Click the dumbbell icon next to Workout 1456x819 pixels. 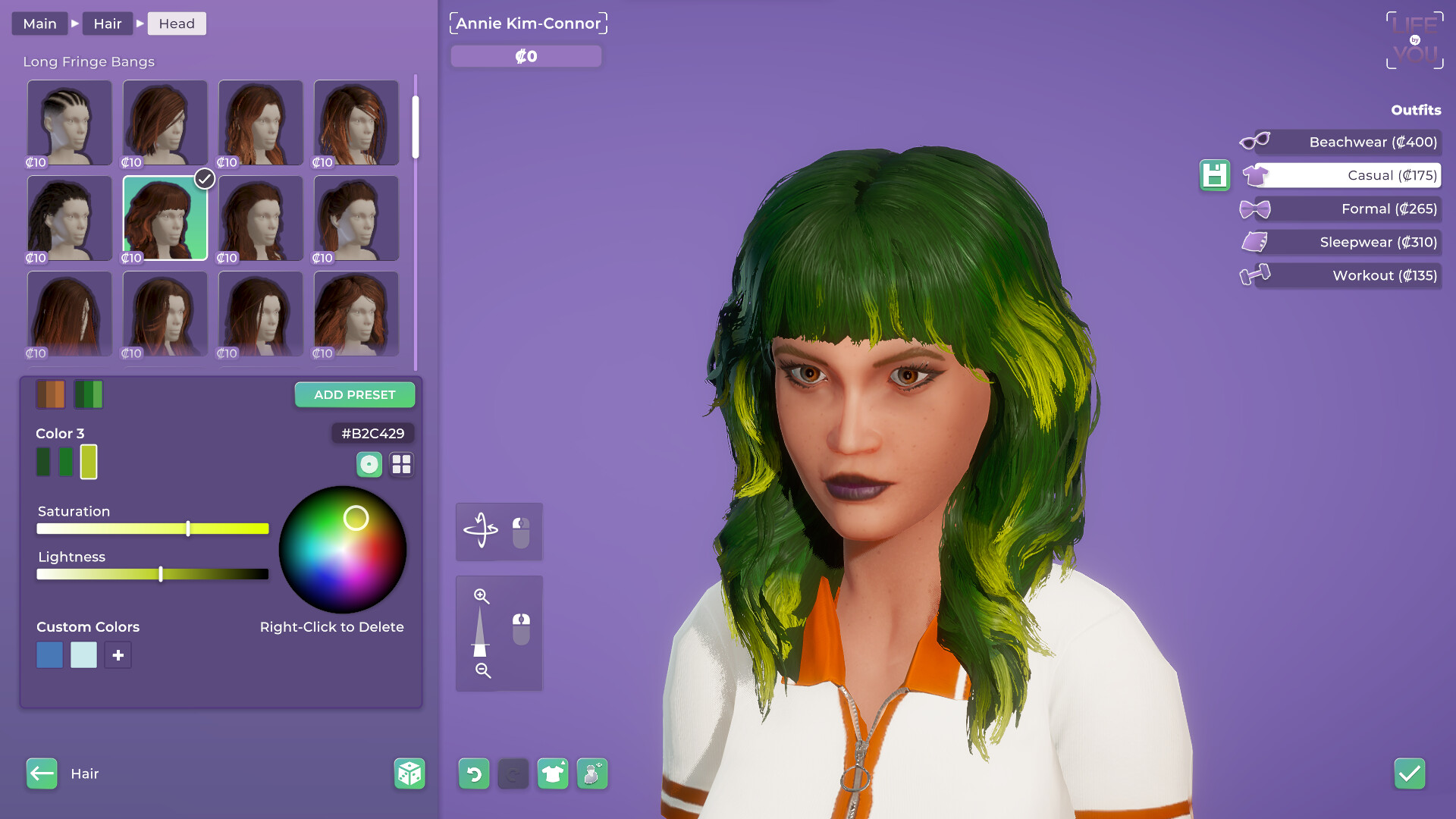click(x=1255, y=275)
